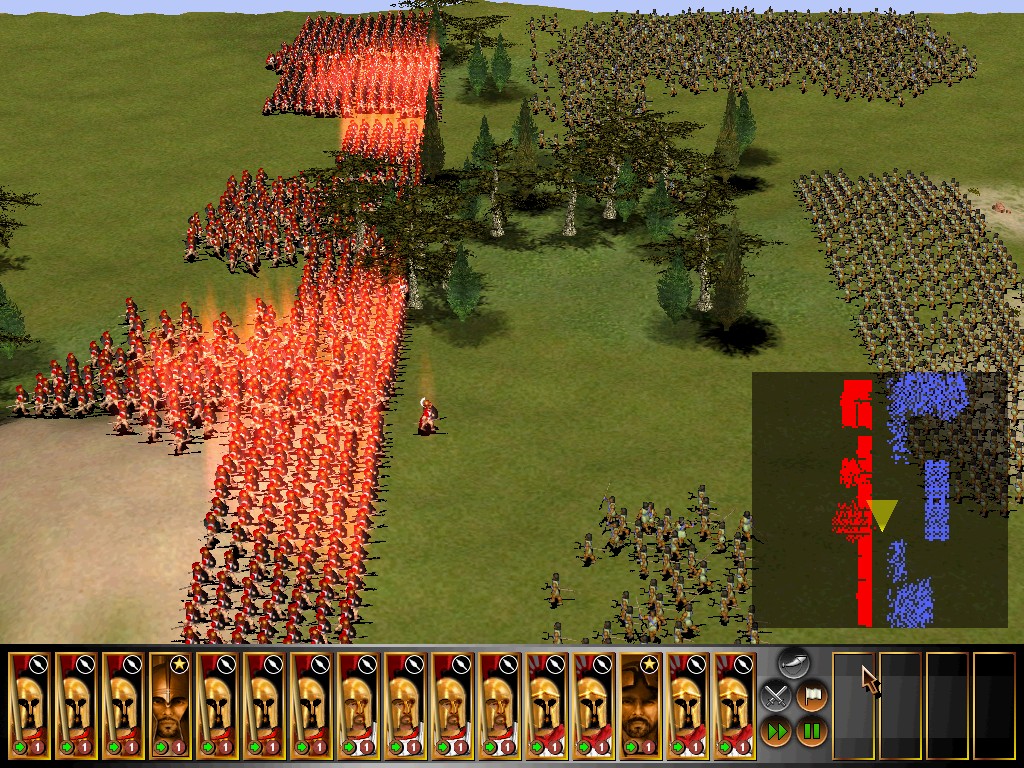Pause the battle
Image resolution: width=1024 pixels, height=768 pixels.
(x=811, y=729)
